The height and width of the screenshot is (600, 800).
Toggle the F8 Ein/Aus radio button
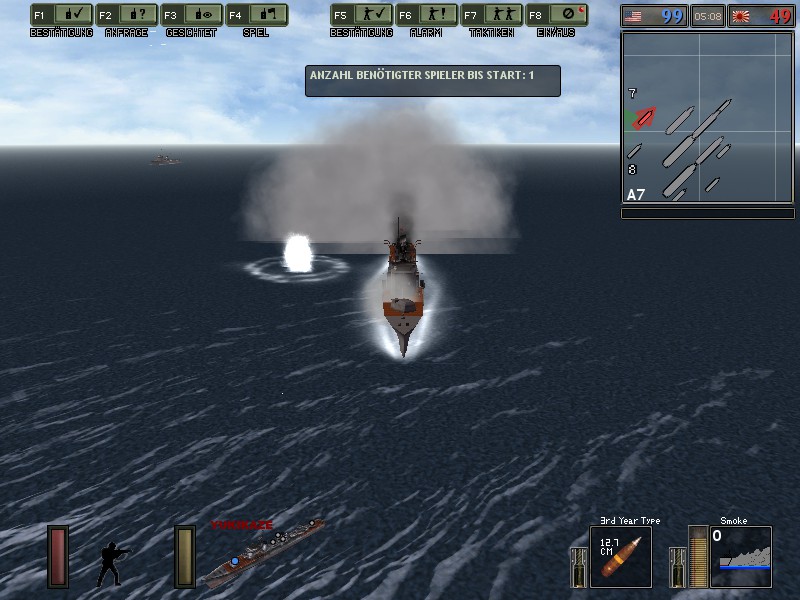tap(557, 16)
